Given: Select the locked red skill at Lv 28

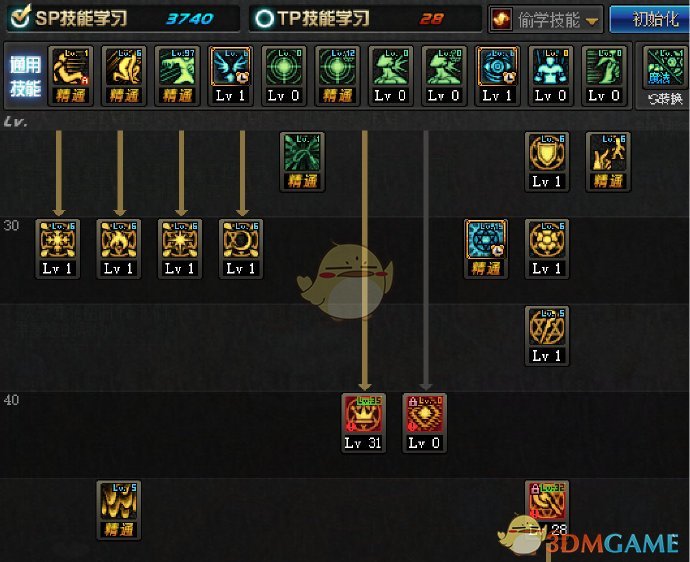Looking at the screenshot, I should point(547,501).
